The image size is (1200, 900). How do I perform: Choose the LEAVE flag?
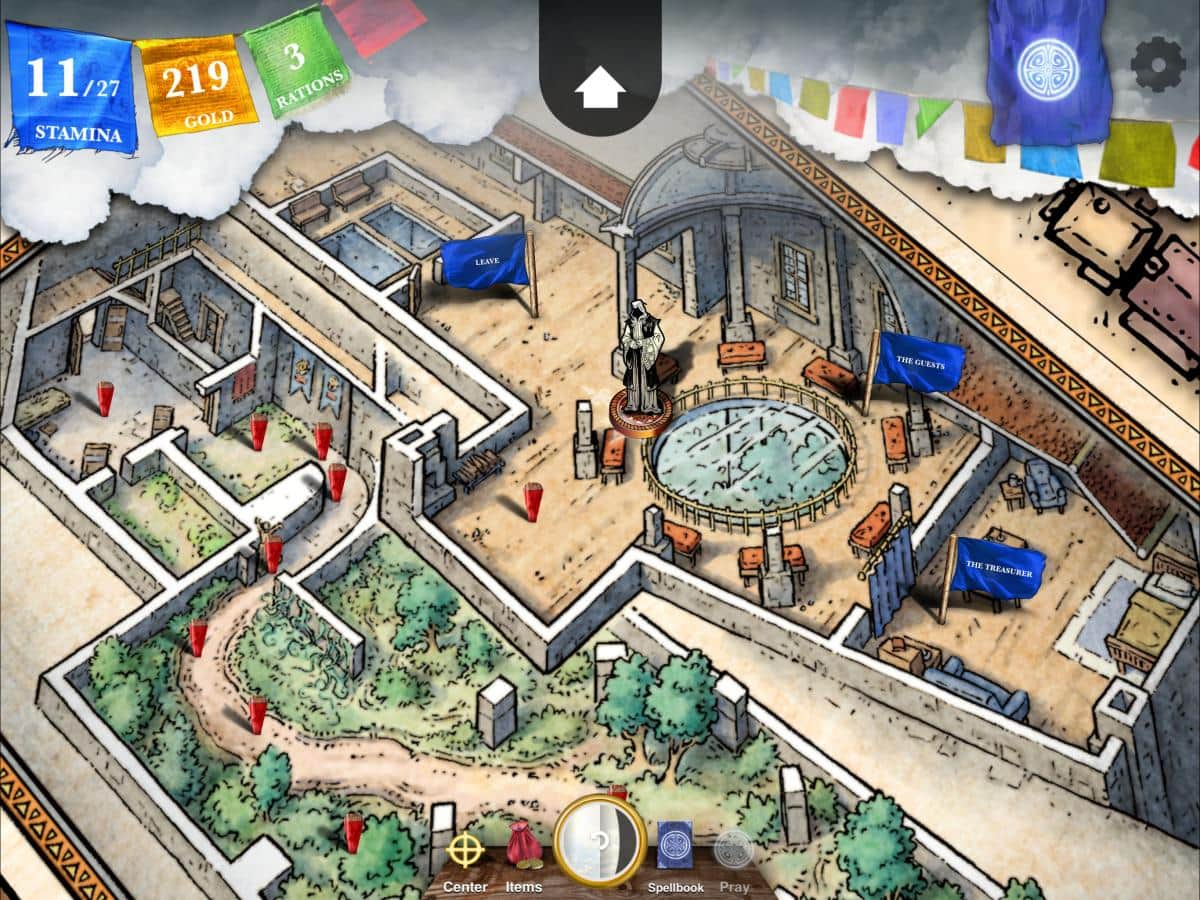[486, 261]
